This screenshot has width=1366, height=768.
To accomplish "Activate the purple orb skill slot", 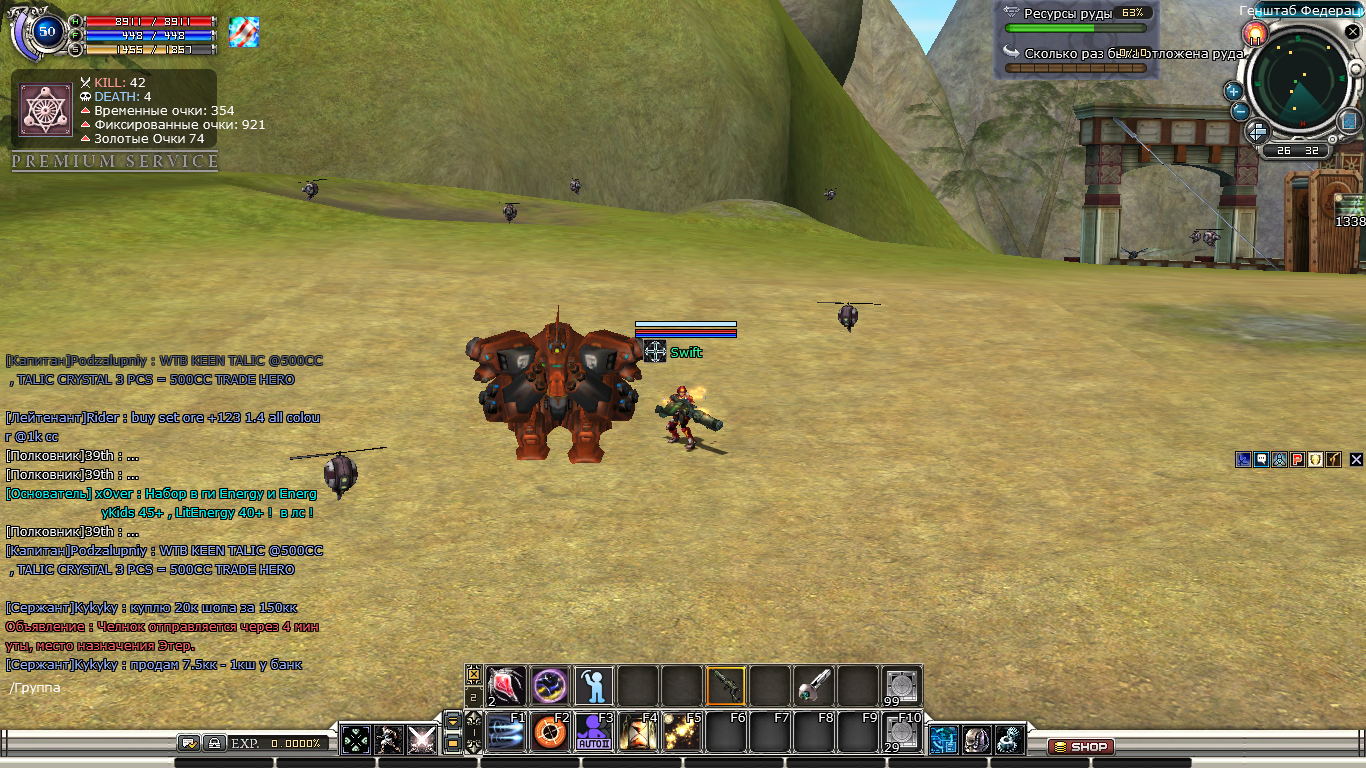I will (x=549, y=687).
